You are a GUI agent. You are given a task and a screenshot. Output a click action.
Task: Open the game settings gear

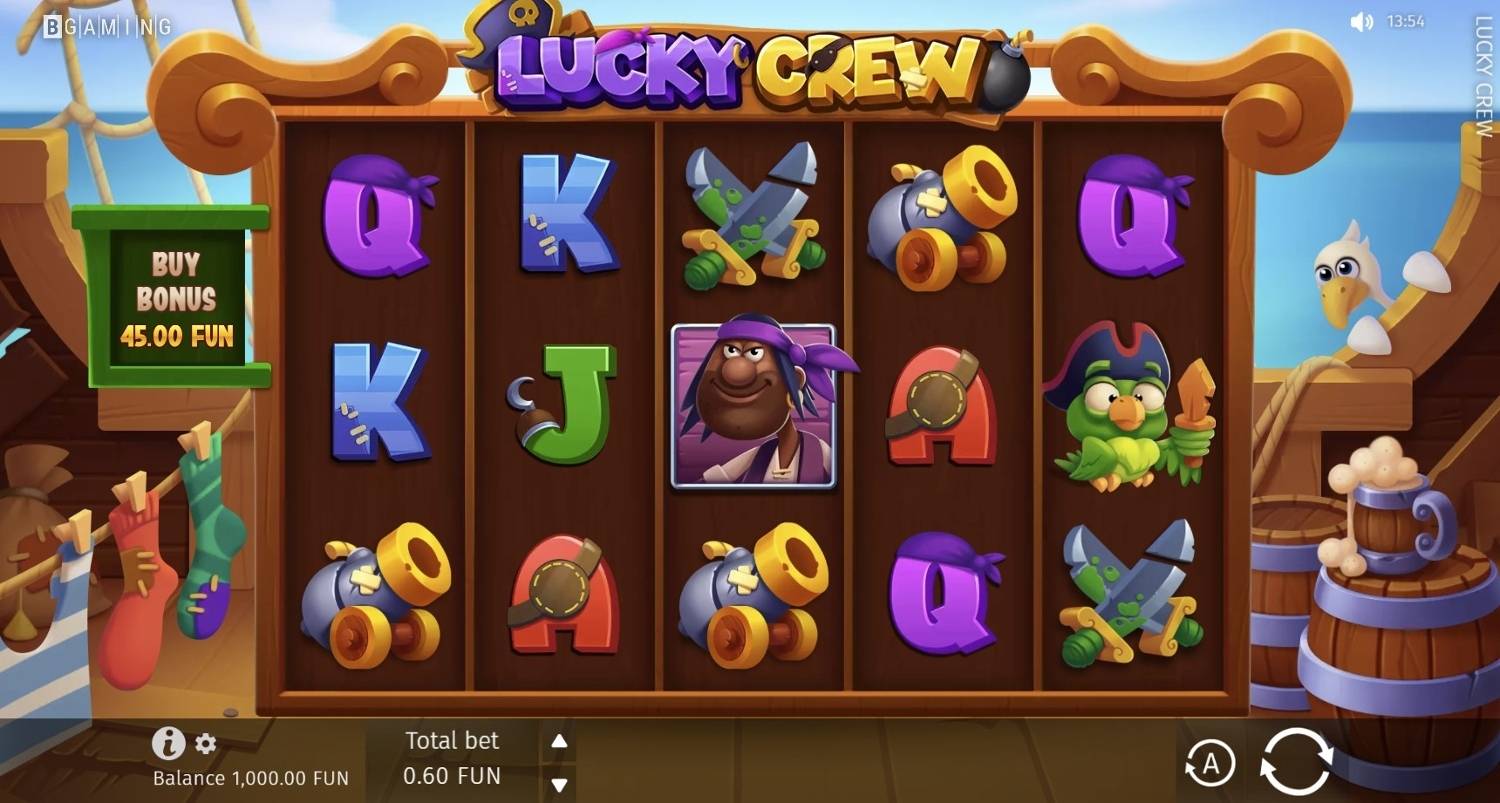(206, 744)
